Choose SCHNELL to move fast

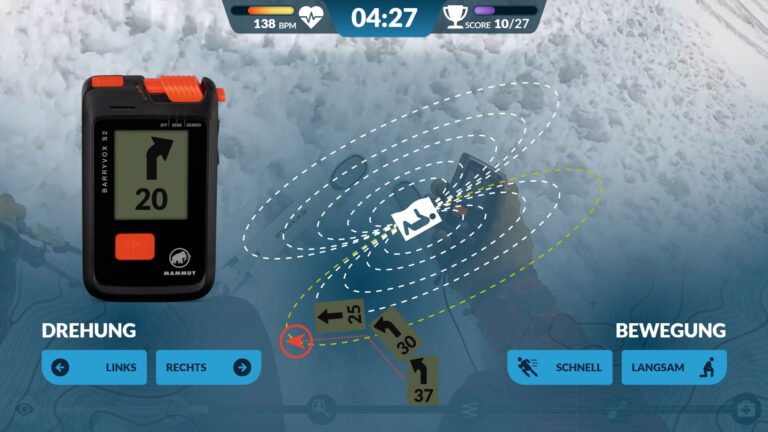pos(560,367)
